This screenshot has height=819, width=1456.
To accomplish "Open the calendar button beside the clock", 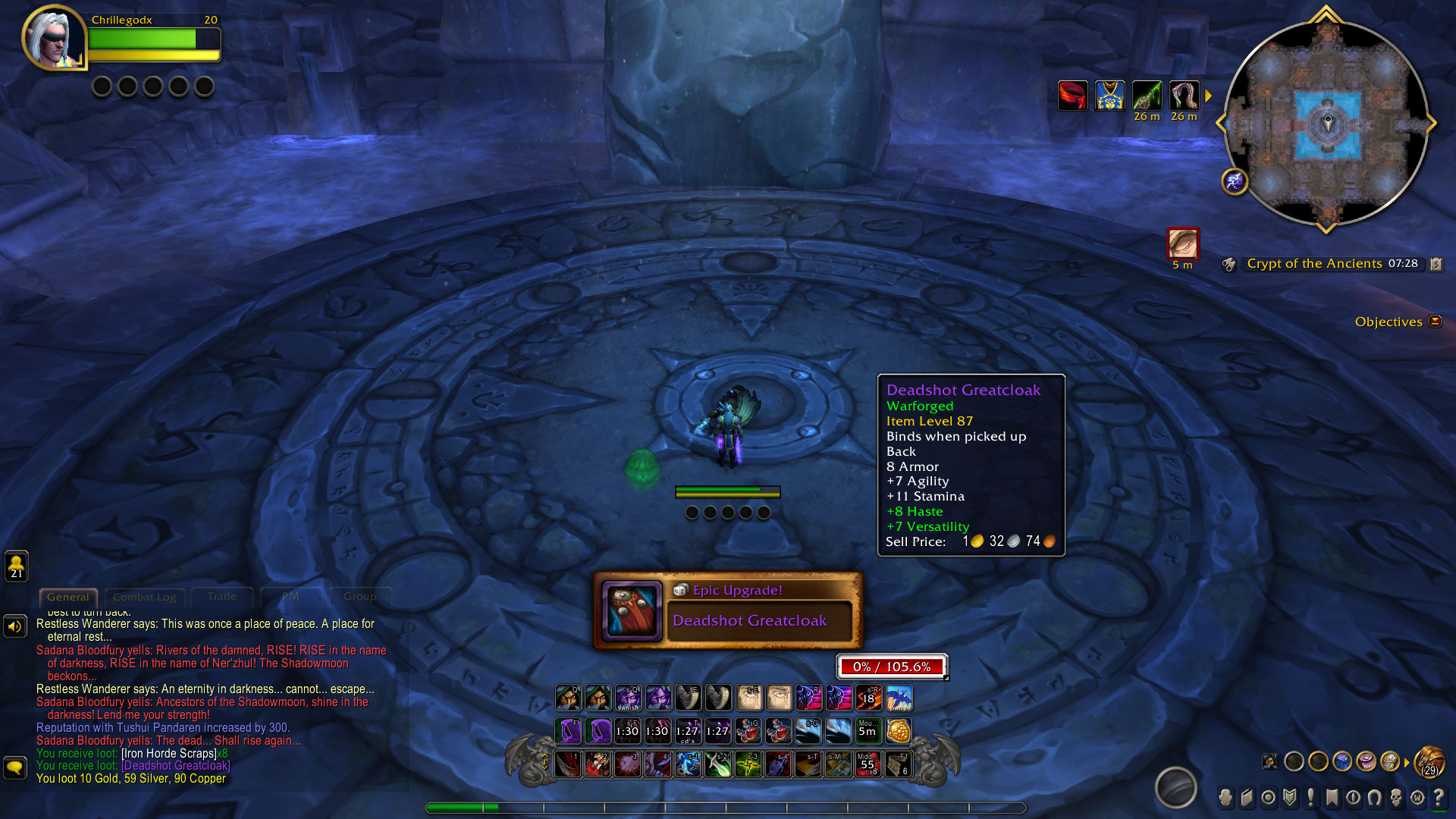I will click(1436, 264).
